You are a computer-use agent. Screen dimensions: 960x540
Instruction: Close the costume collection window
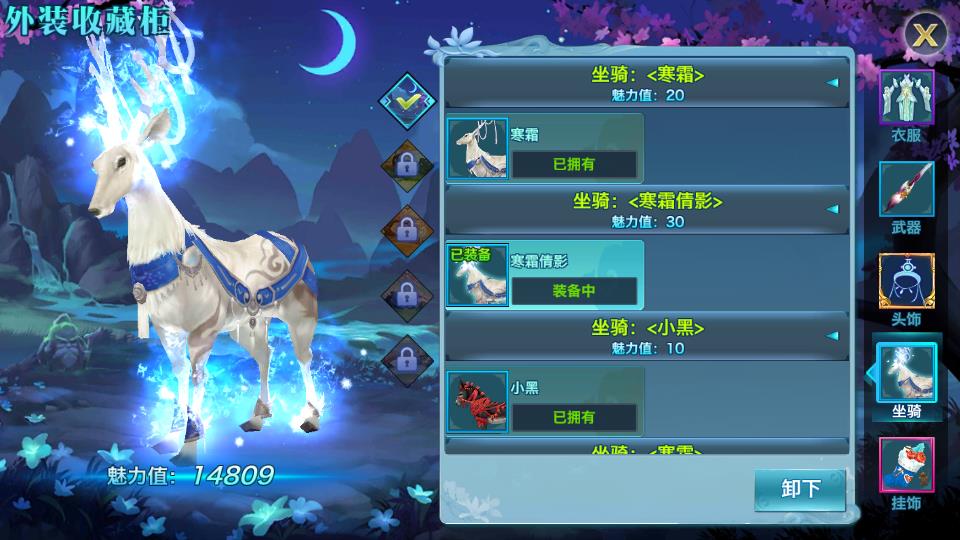click(x=926, y=34)
